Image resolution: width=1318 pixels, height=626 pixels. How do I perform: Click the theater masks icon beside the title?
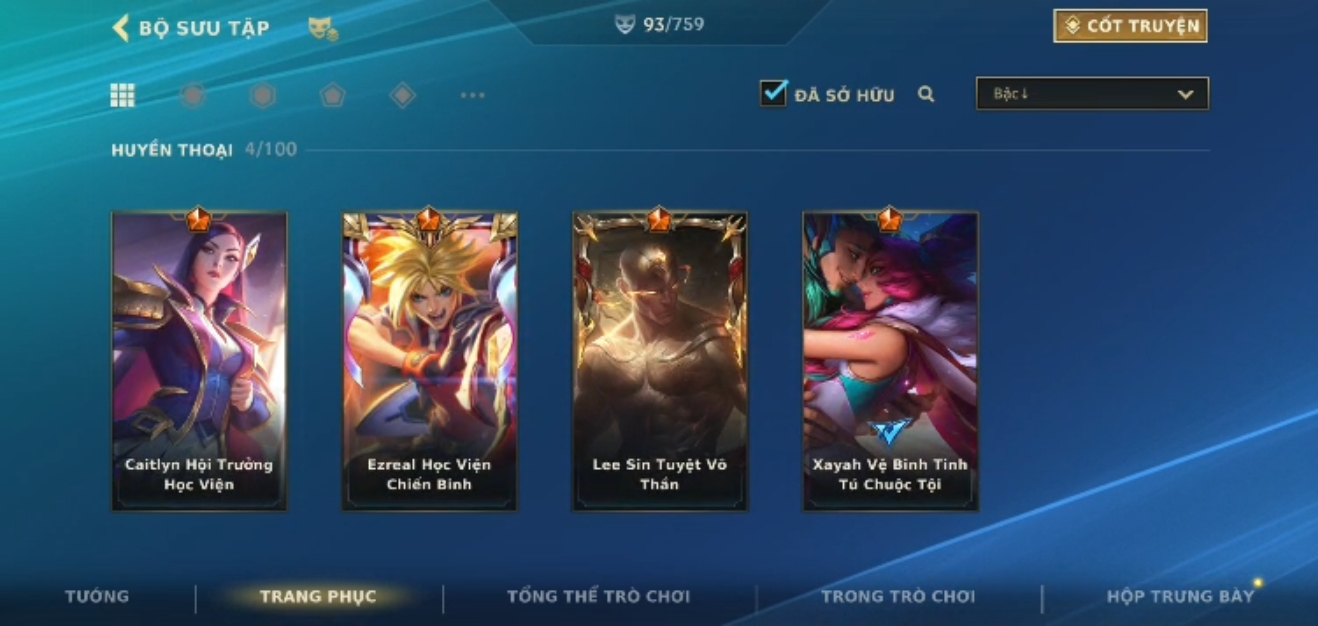pos(322,29)
